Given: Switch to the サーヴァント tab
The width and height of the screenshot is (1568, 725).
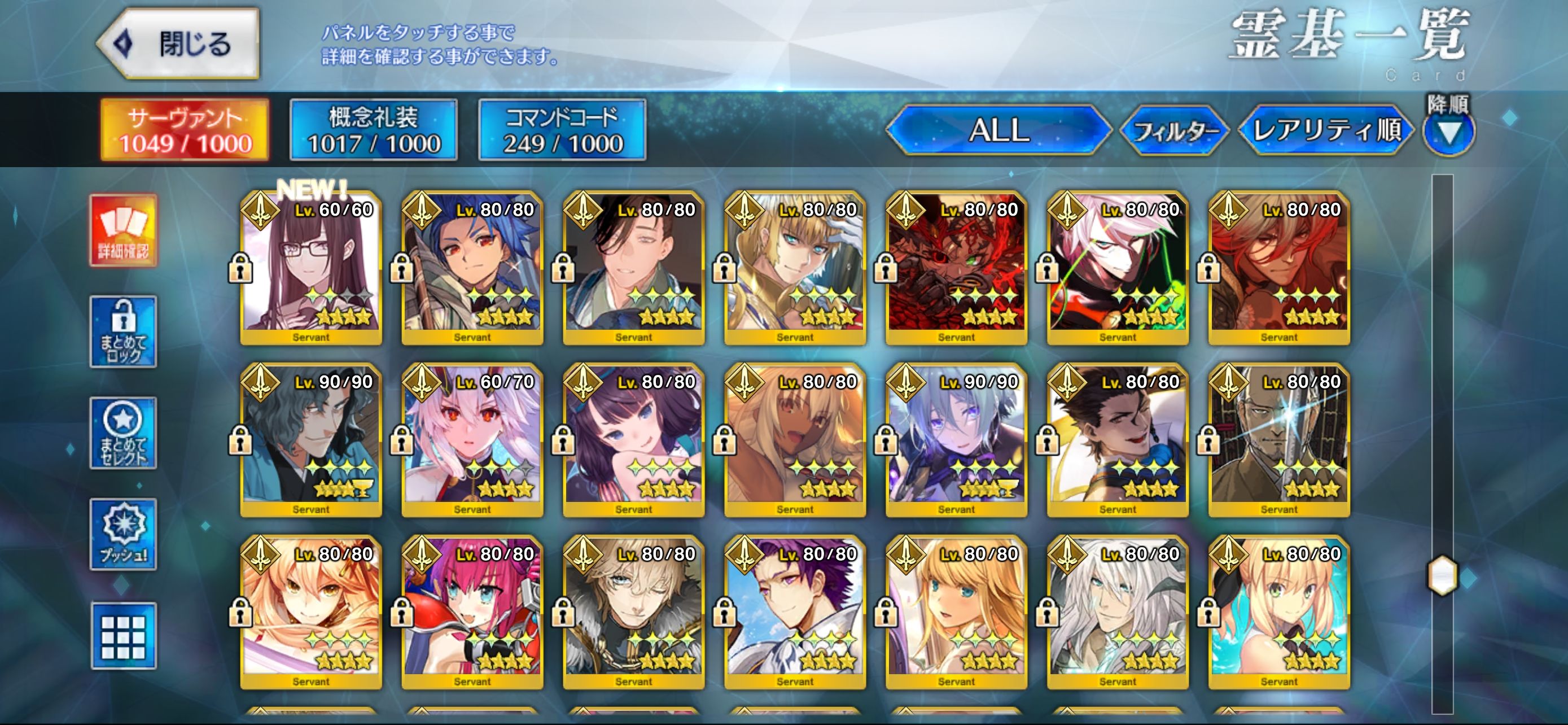Looking at the screenshot, I should click(185, 130).
